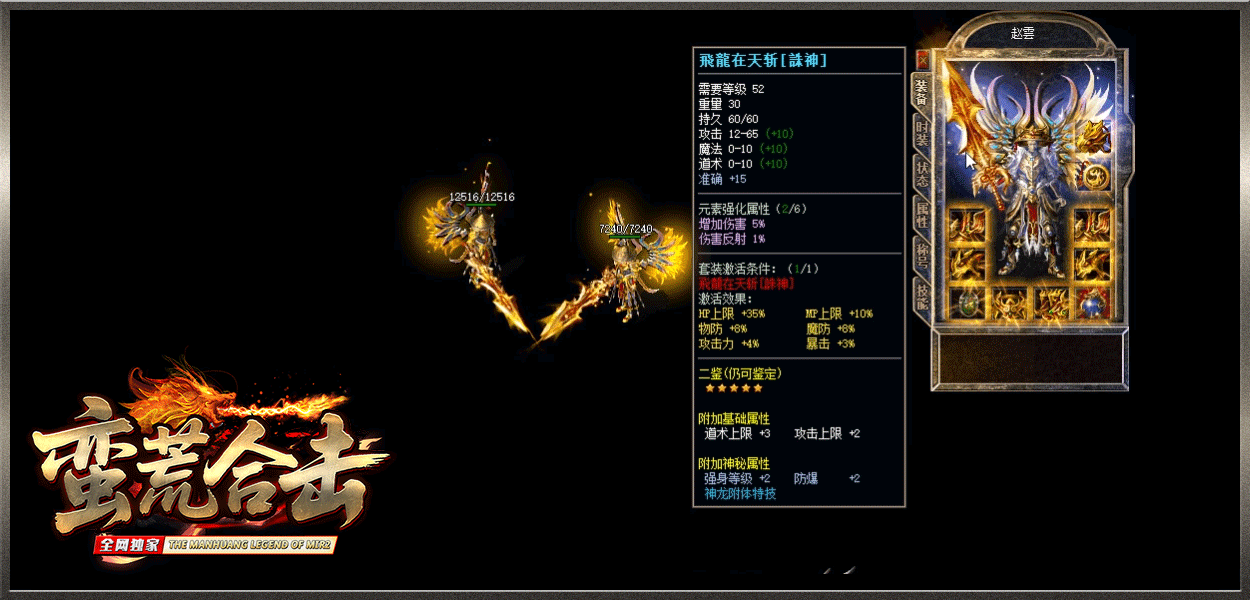1250x600 pixels.
Task: Choose the blue orb equipment slot
Action: point(1093,303)
